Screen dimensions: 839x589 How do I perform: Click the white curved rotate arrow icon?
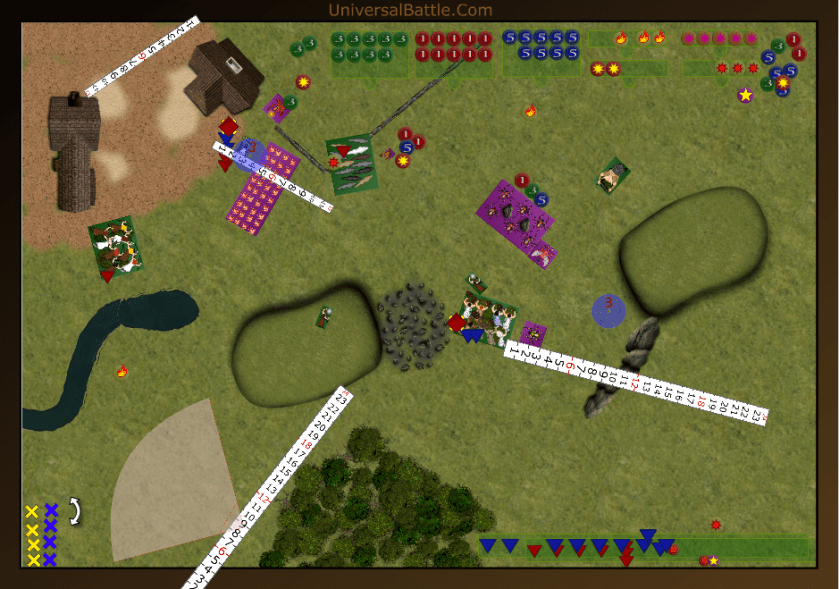click(74, 510)
